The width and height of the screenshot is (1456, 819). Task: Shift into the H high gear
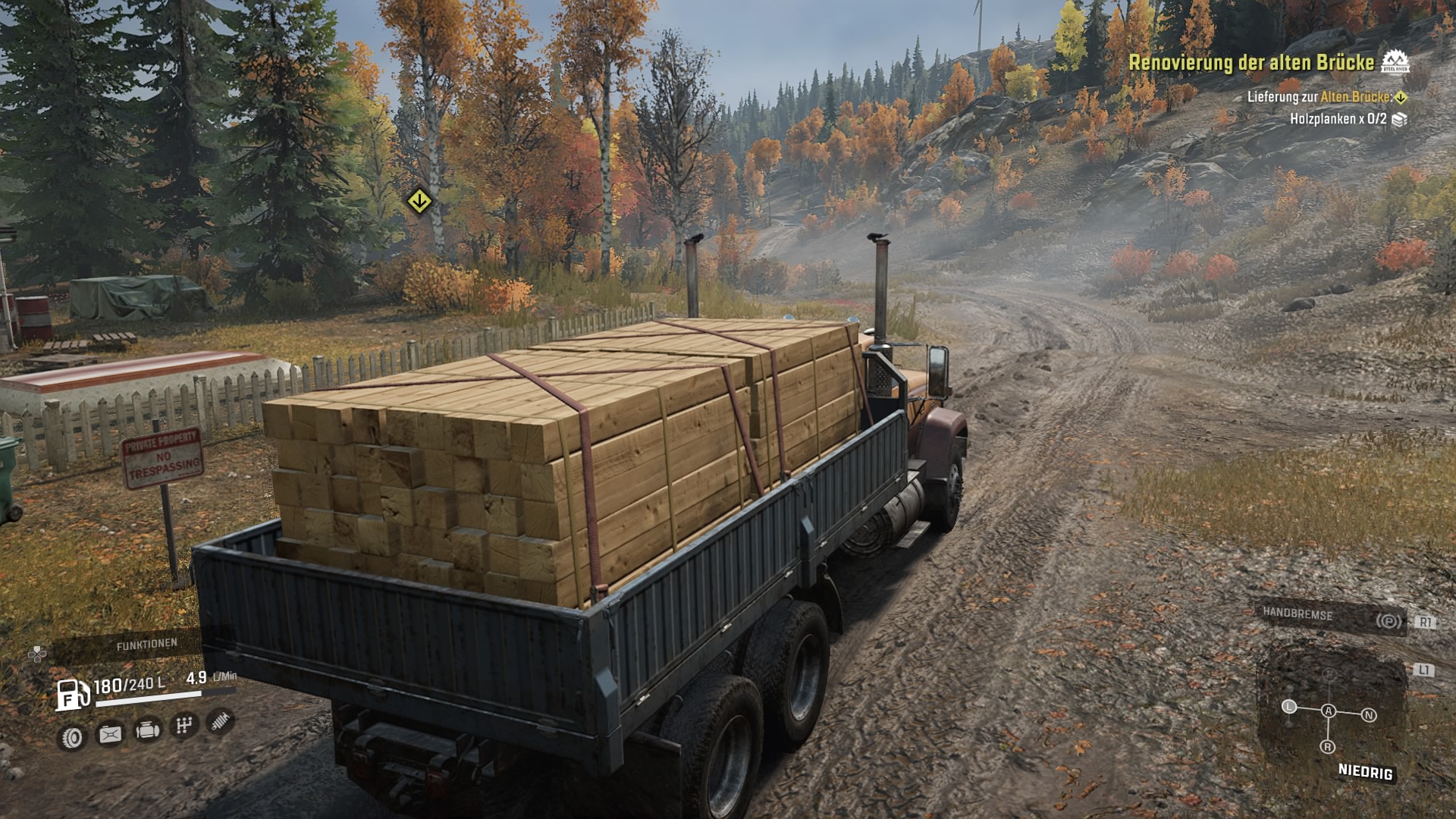tap(1328, 675)
